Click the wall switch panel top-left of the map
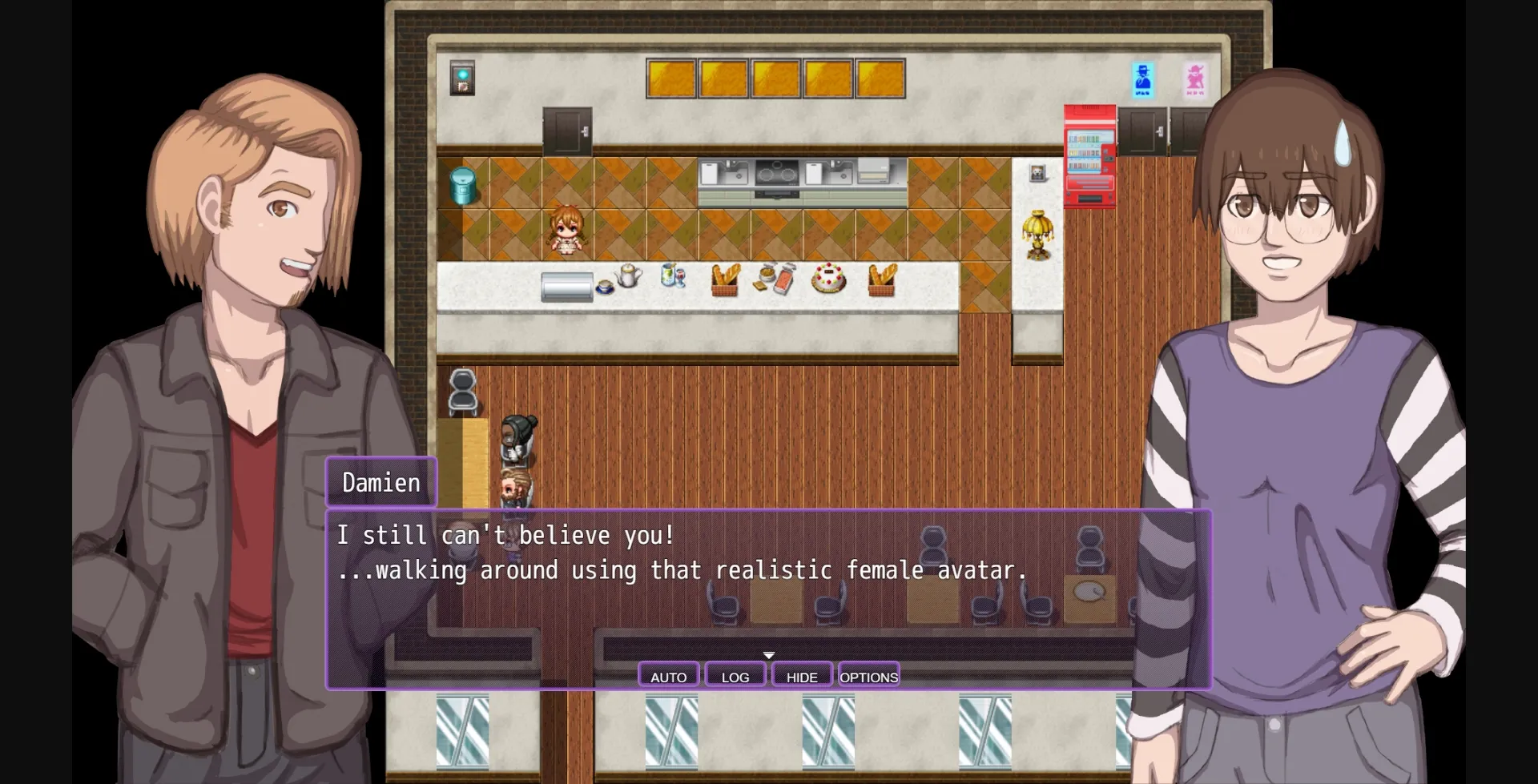The image size is (1538, 784). click(x=461, y=76)
